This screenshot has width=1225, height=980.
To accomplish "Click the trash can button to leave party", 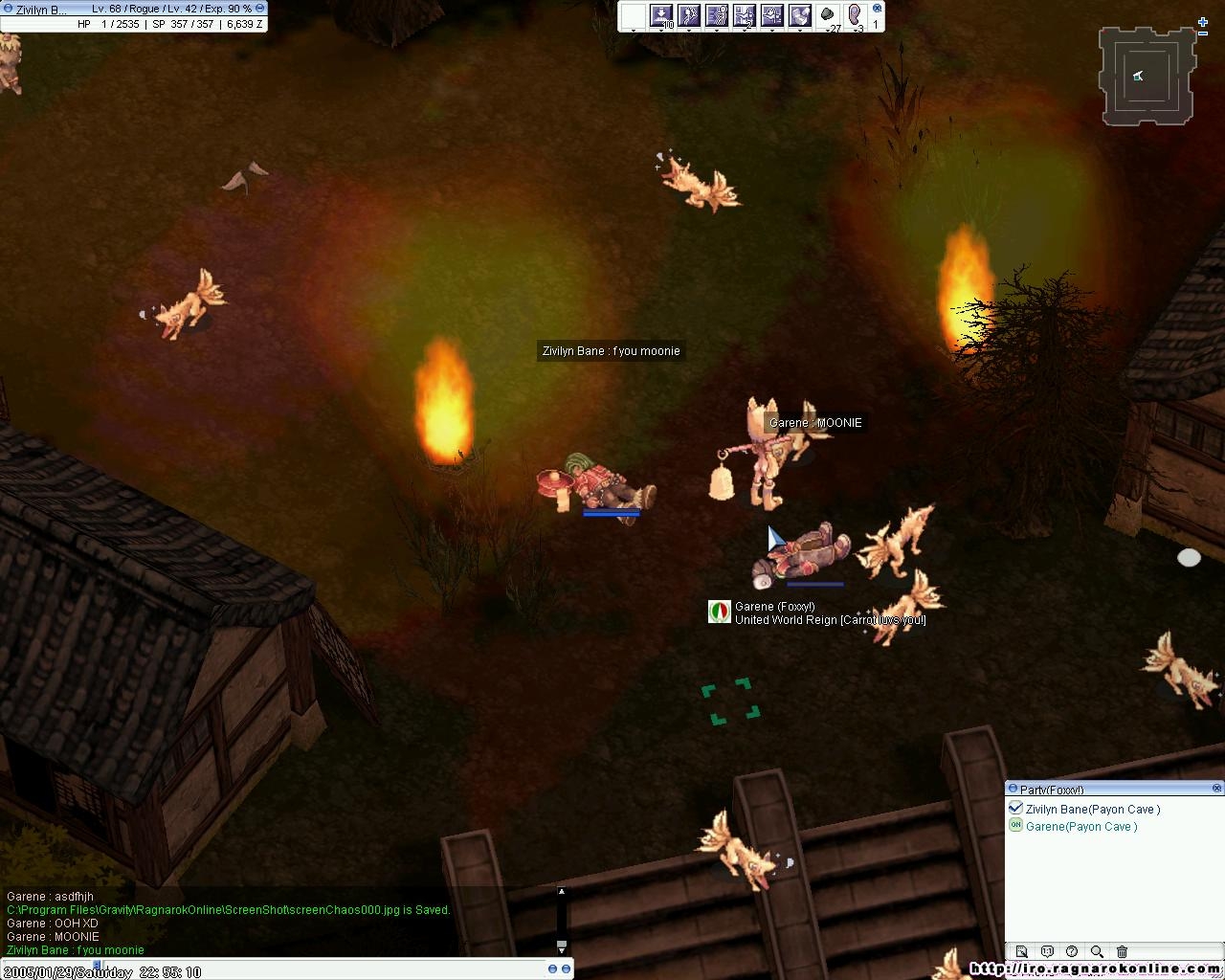I will pyautogui.click(x=1122, y=951).
